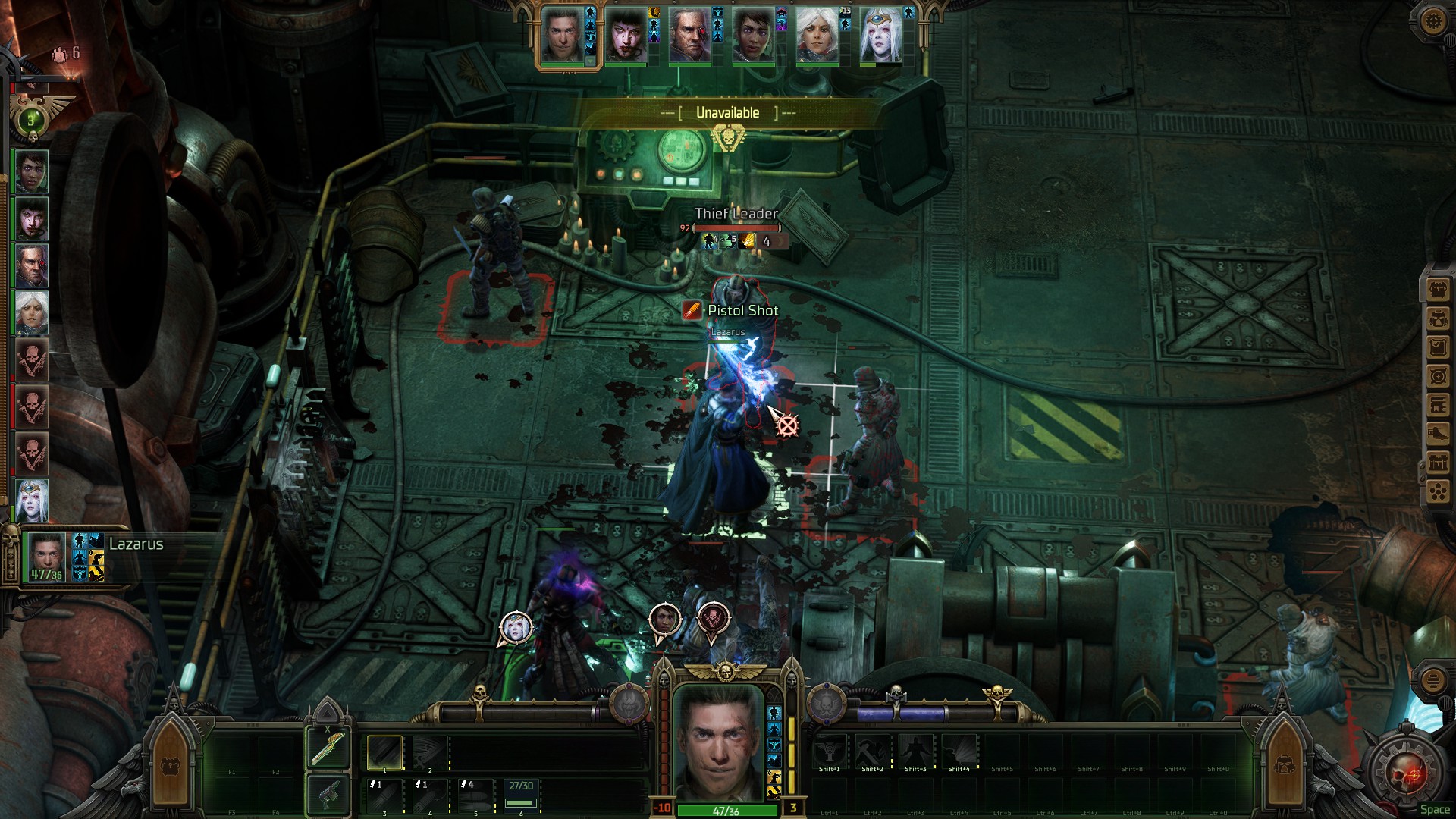The image size is (1456, 819).
Task: Select the scarred man party portrait on left
Action: pyautogui.click(x=31, y=265)
